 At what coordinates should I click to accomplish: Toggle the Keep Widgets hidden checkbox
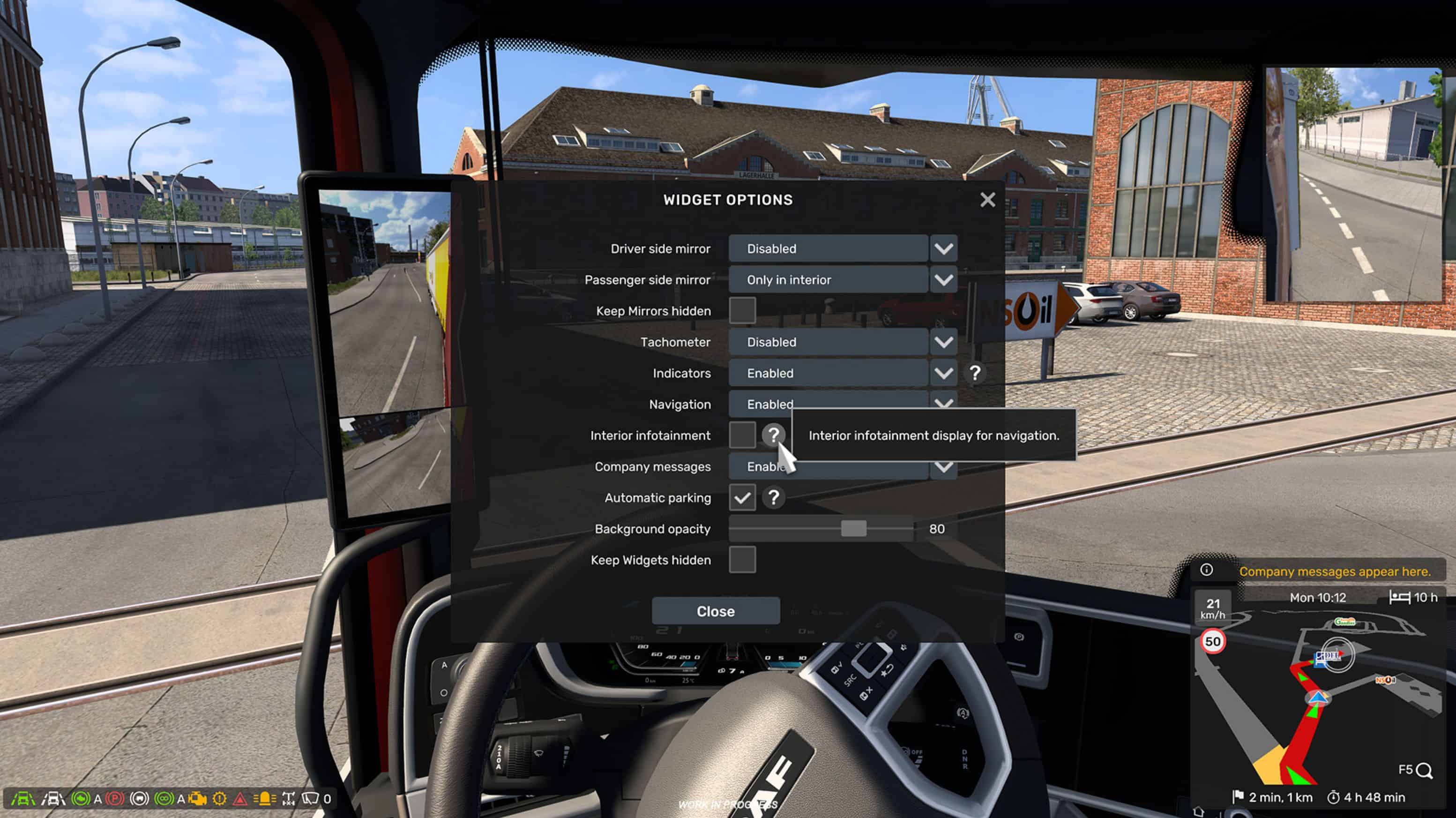pos(743,560)
